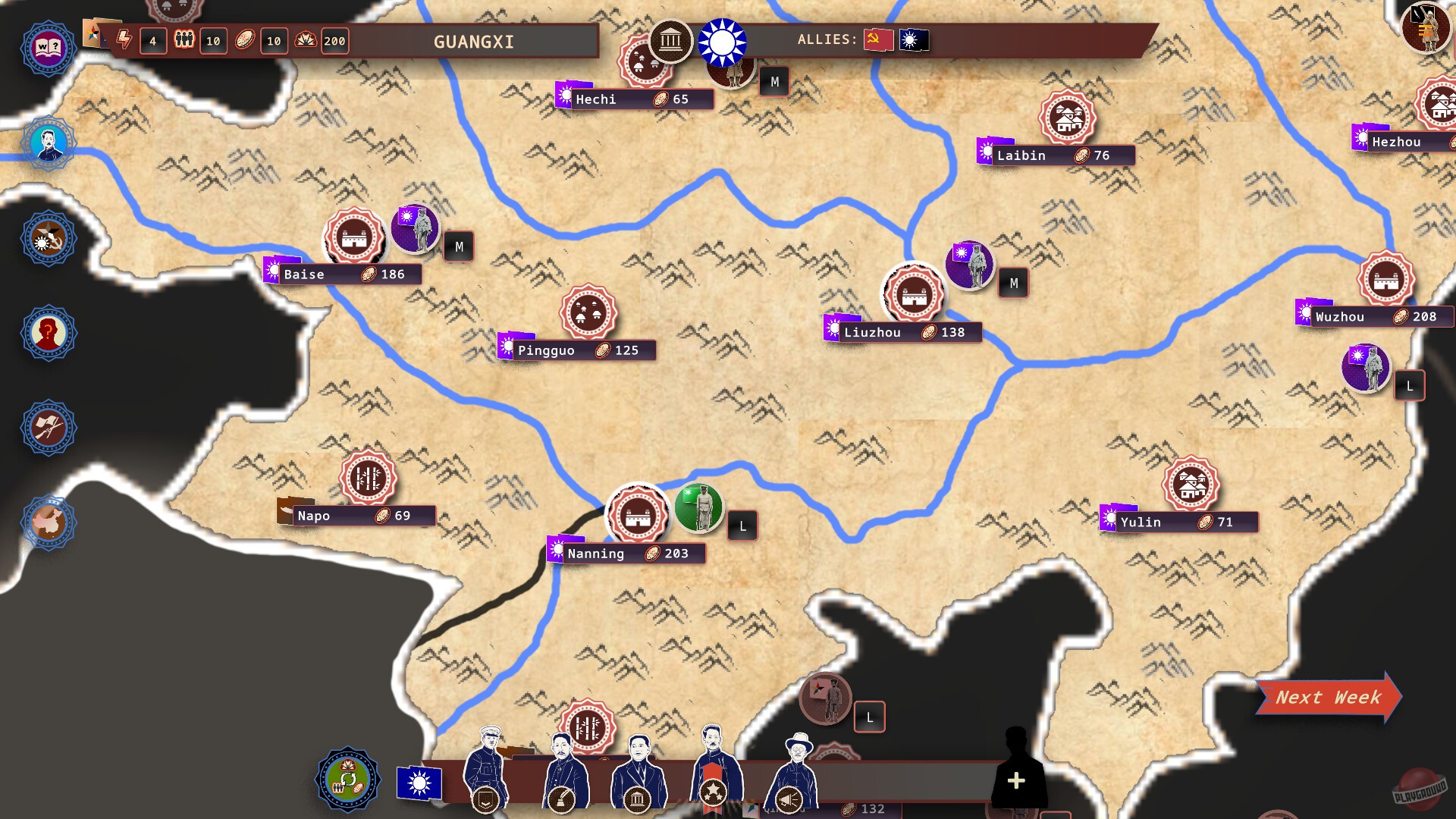
Task: Open the encyclopedia book icon in left sidebar
Action: (48, 48)
